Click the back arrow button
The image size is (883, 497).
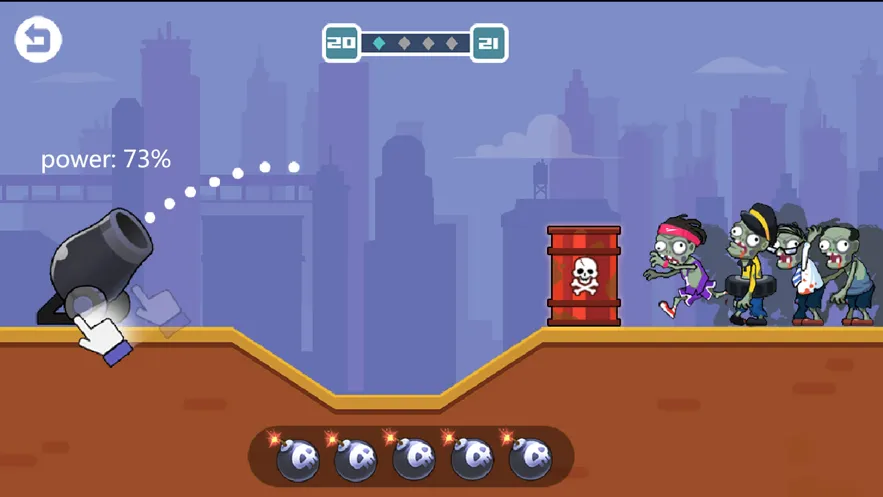pyautogui.click(x=38, y=40)
